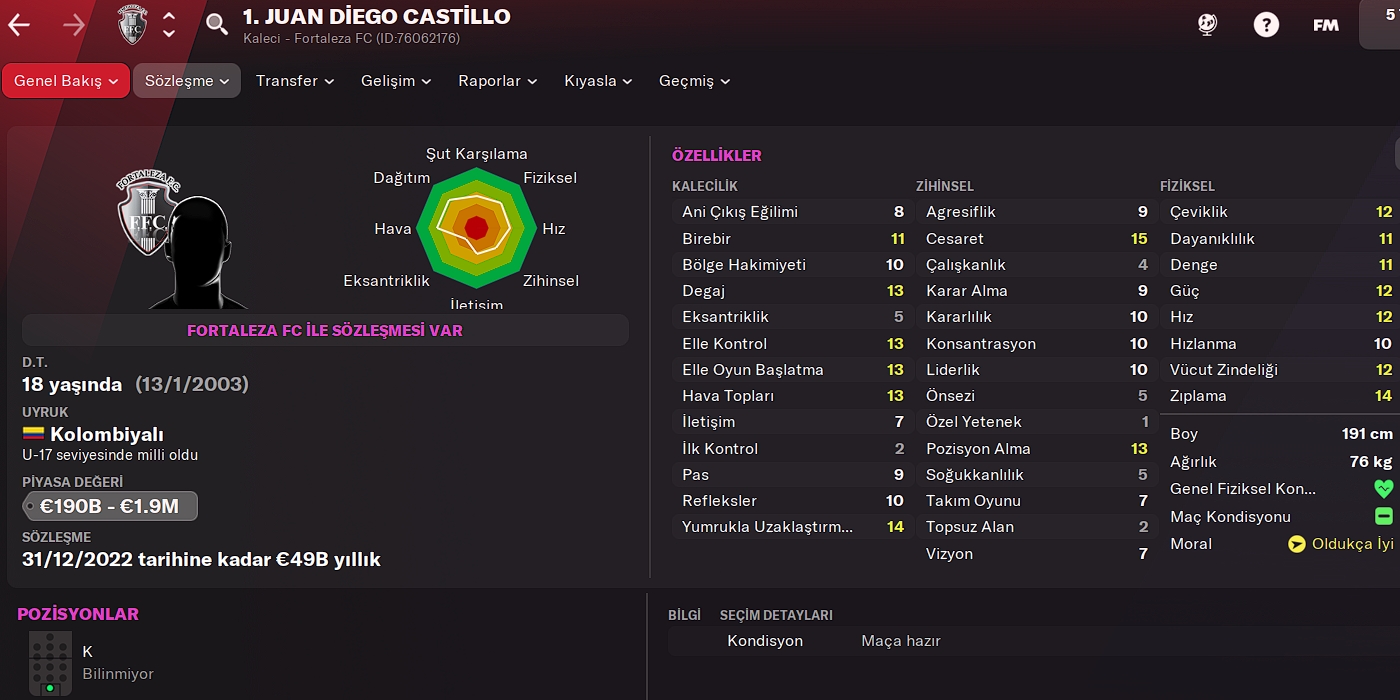Open the Bilgi tab
The width and height of the screenshot is (1400, 700).
click(684, 615)
